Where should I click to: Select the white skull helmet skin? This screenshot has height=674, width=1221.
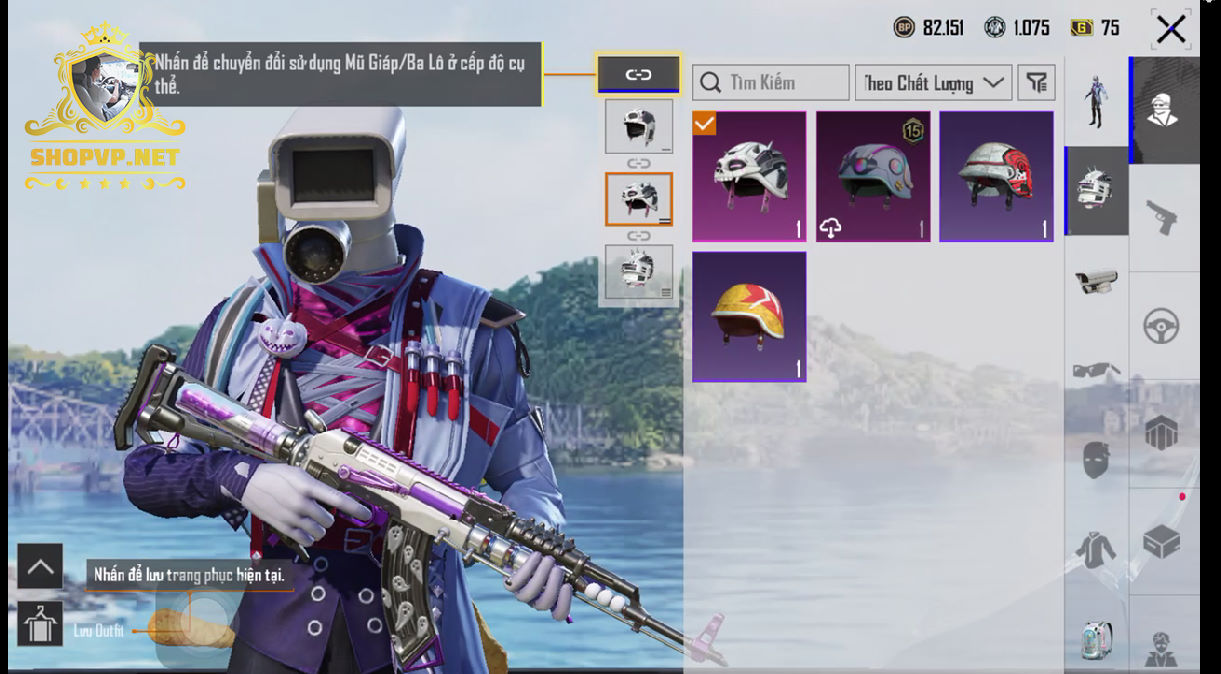[748, 176]
